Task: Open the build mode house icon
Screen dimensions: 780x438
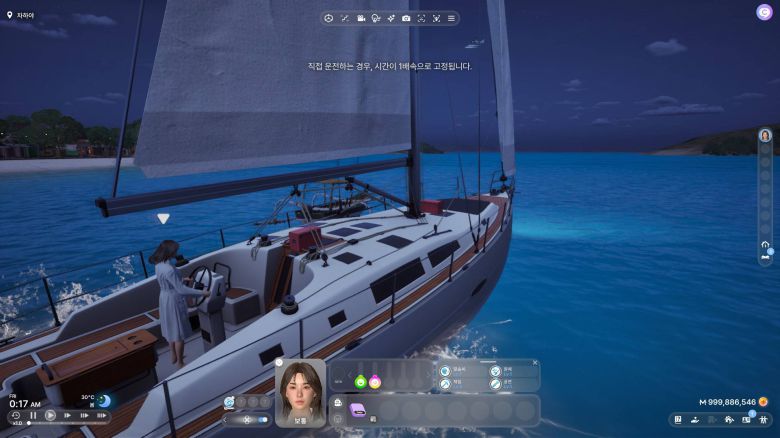Action: pos(728,419)
